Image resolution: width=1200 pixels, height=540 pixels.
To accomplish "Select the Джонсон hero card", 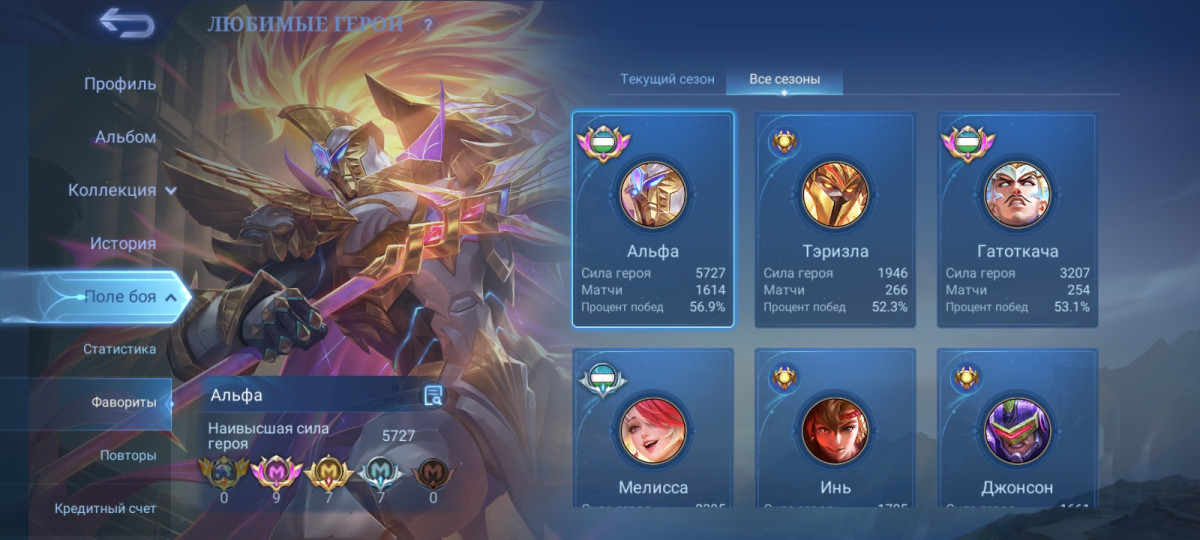I will [1017, 430].
